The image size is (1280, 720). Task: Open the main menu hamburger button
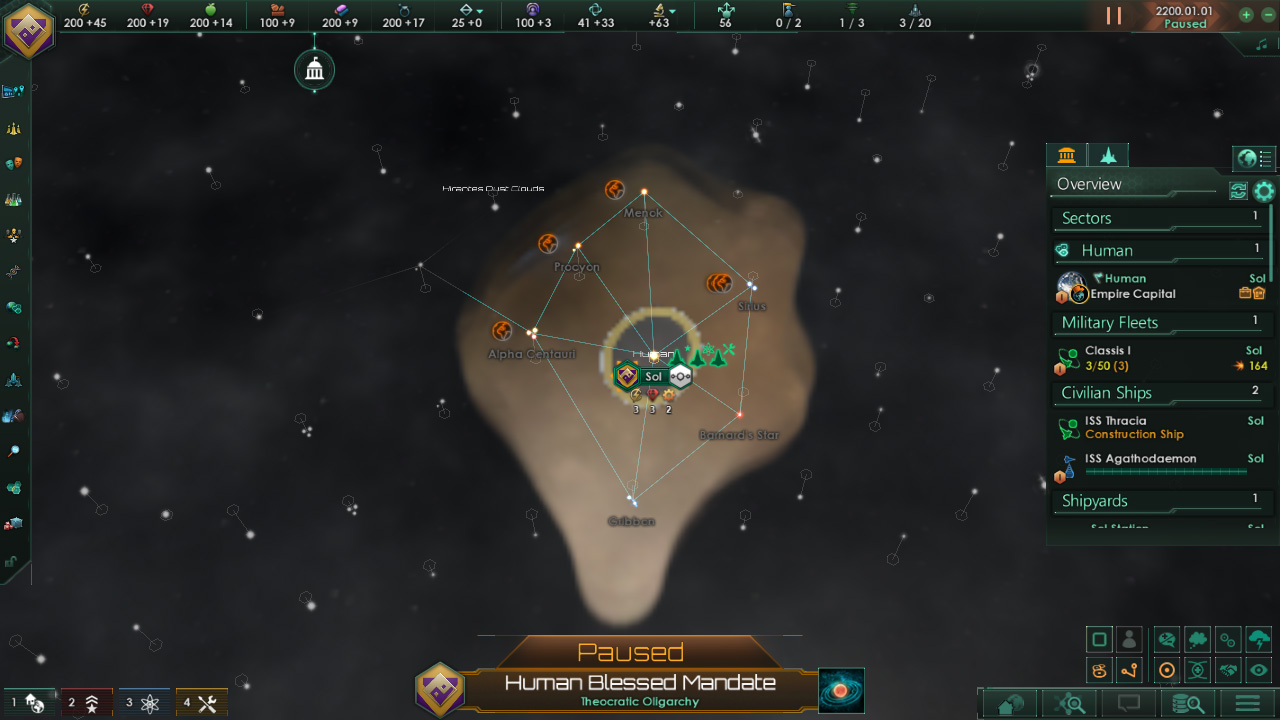[x=1247, y=704]
